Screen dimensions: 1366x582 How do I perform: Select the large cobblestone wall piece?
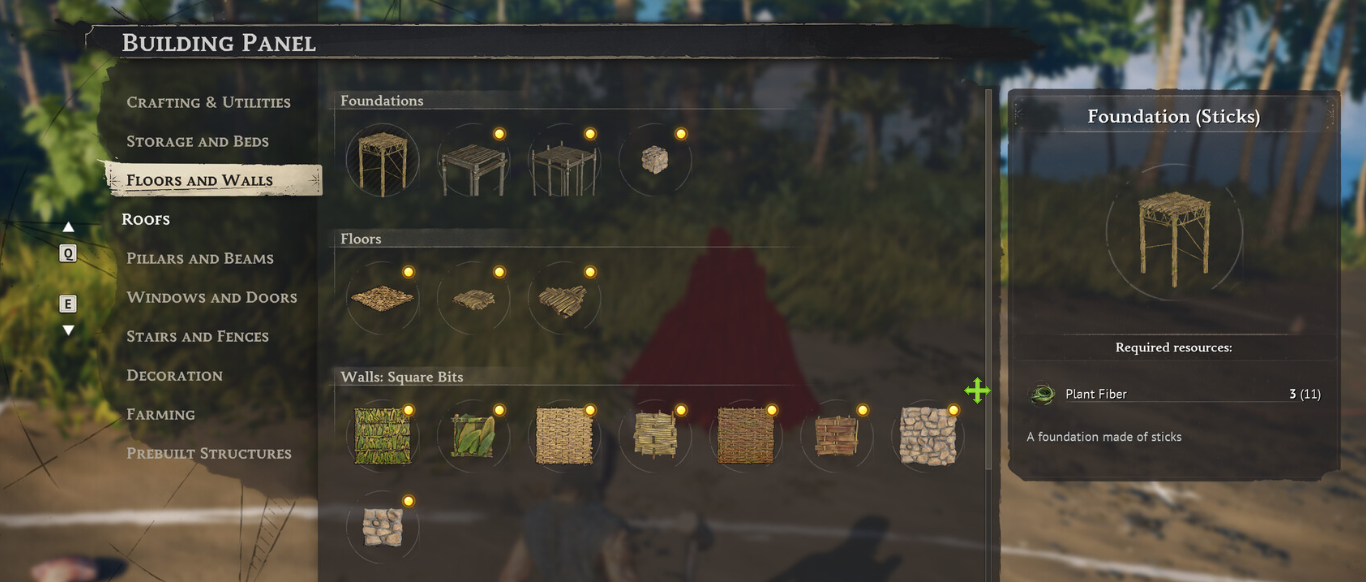pyautogui.click(x=927, y=436)
